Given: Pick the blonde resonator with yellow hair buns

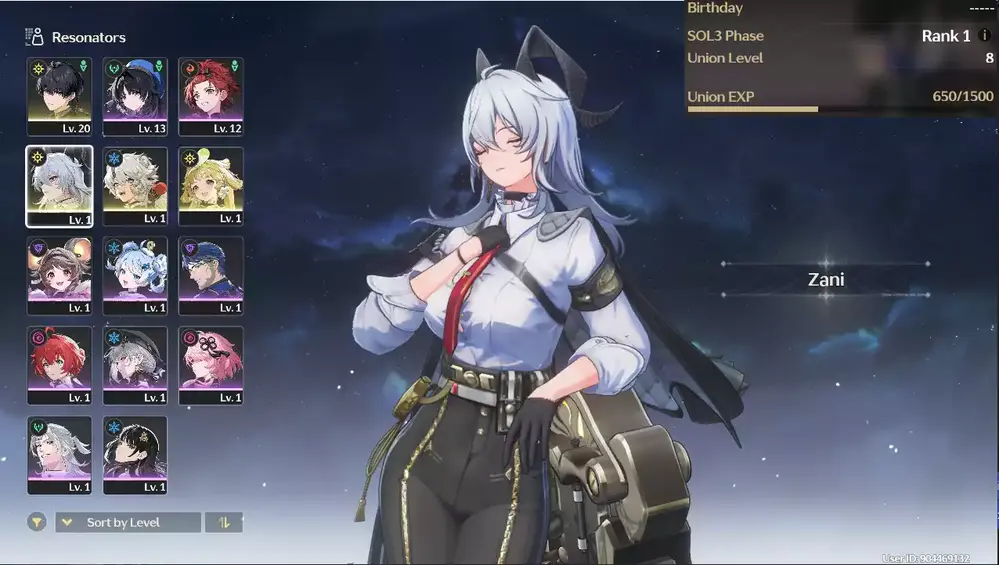Looking at the screenshot, I should coord(211,186).
